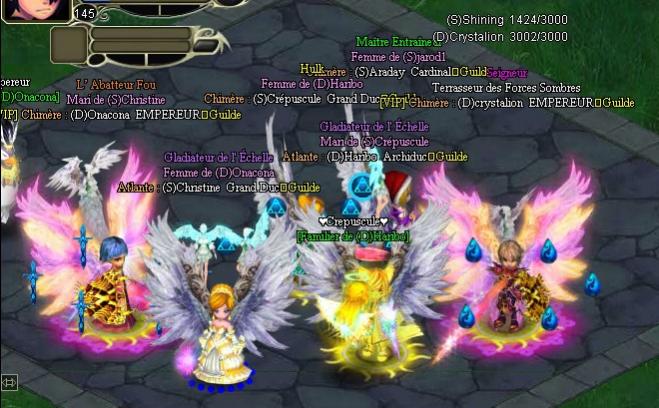Click the player character portrait
The height and width of the screenshot is (408, 659).
click(x=36, y=9)
